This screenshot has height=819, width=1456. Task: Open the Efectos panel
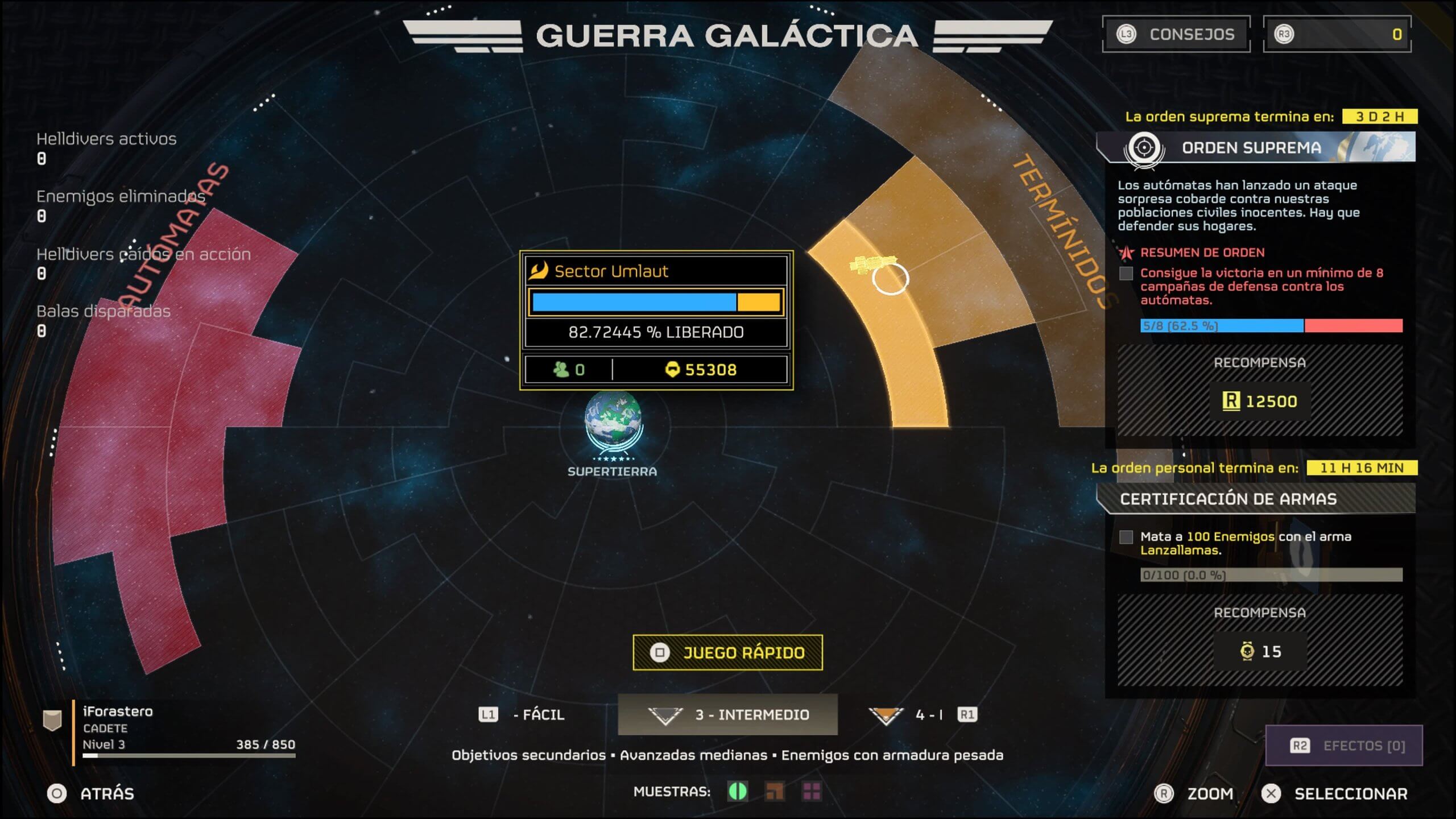click(1343, 746)
